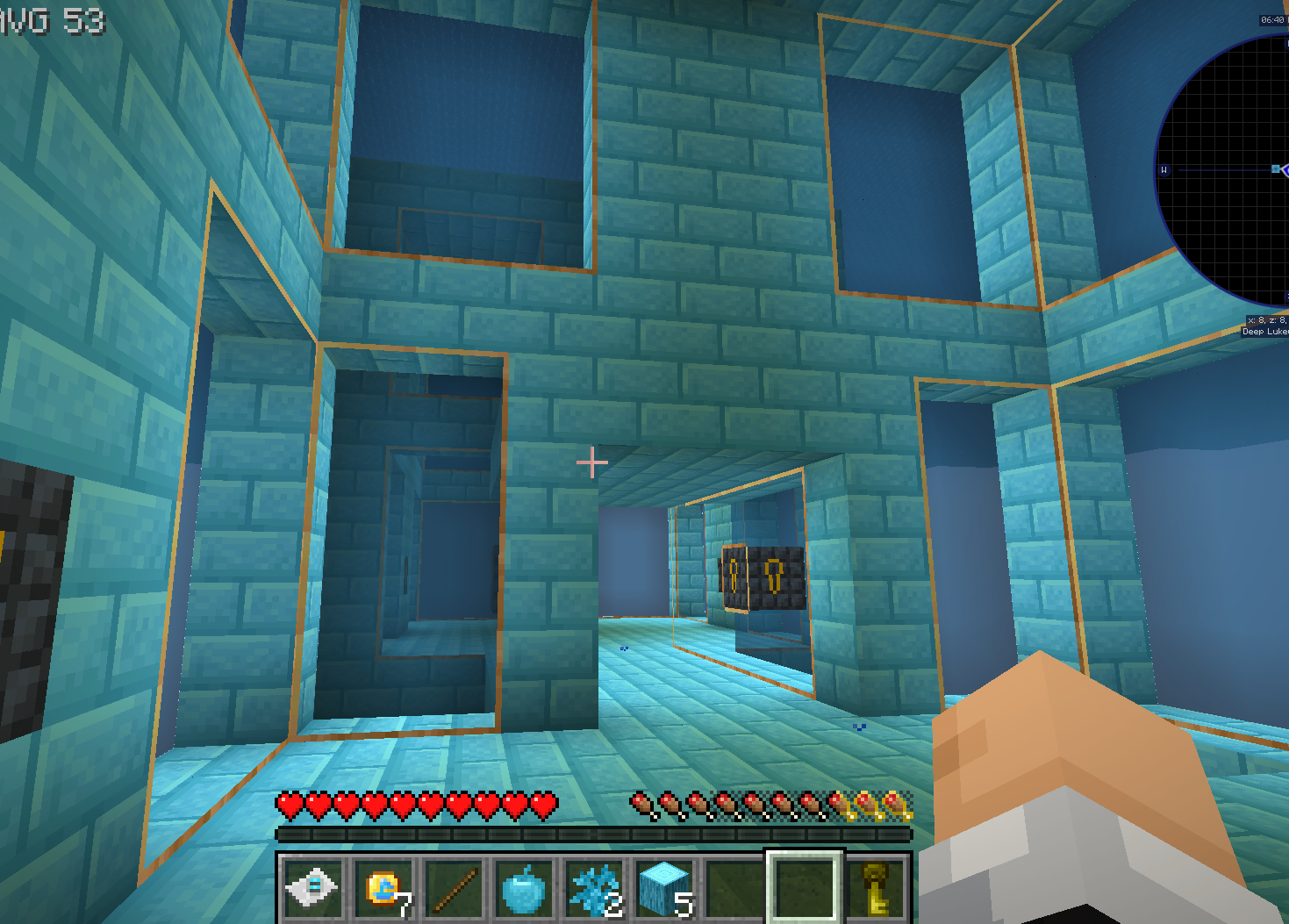Click the leftmost heart in the health bar

pyautogui.click(x=290, y=804)
